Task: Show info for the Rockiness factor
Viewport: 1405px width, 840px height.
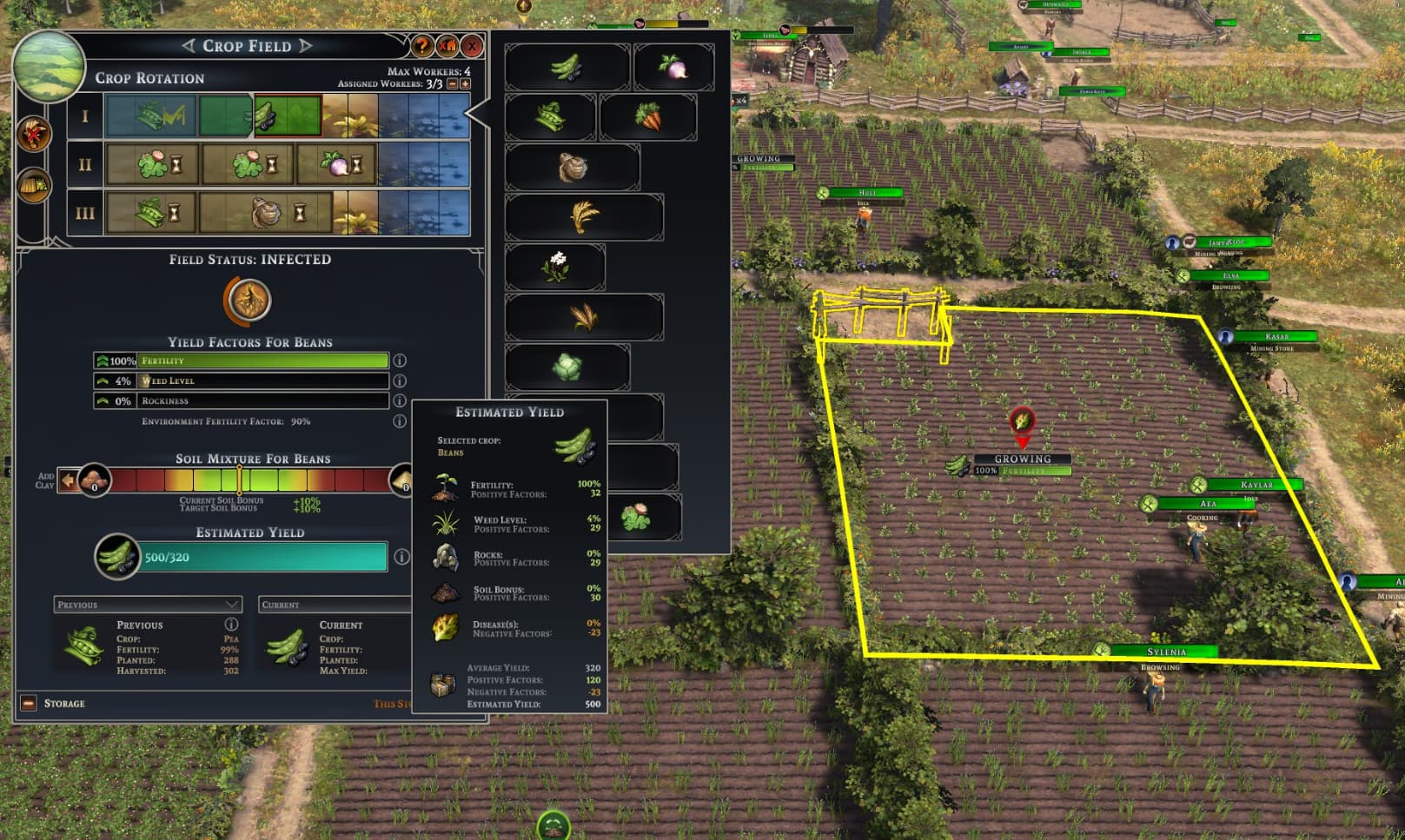Action: (400, 400)
